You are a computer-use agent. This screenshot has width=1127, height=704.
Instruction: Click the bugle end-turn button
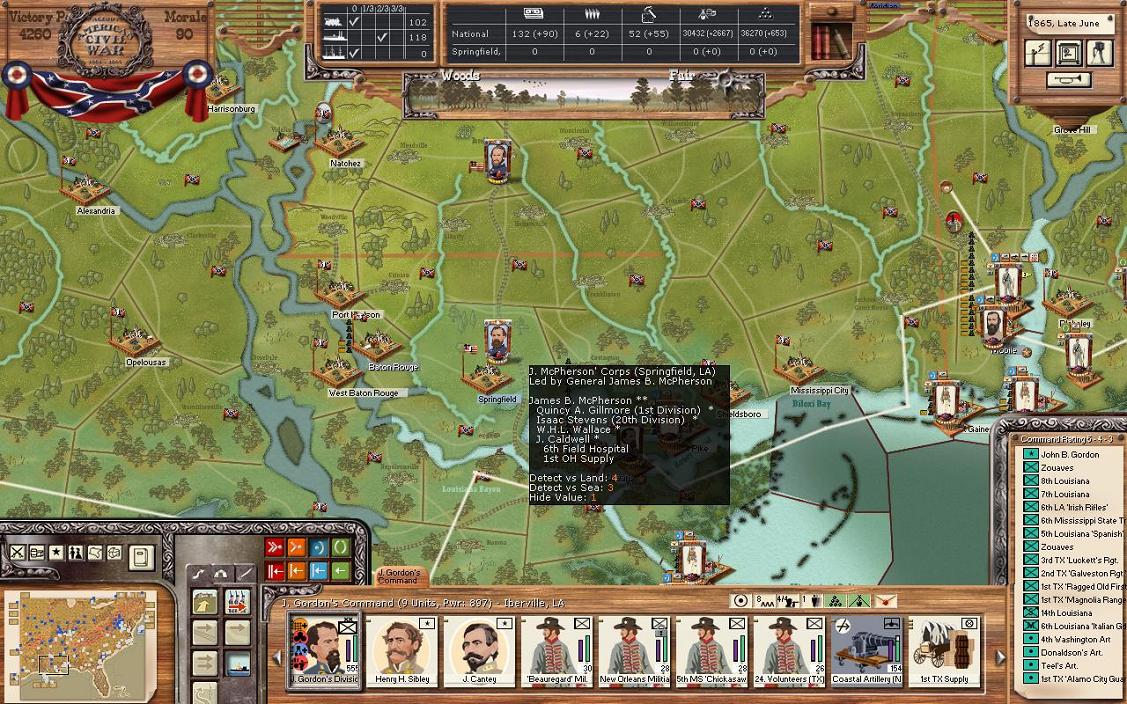[x=1069, y=80]
